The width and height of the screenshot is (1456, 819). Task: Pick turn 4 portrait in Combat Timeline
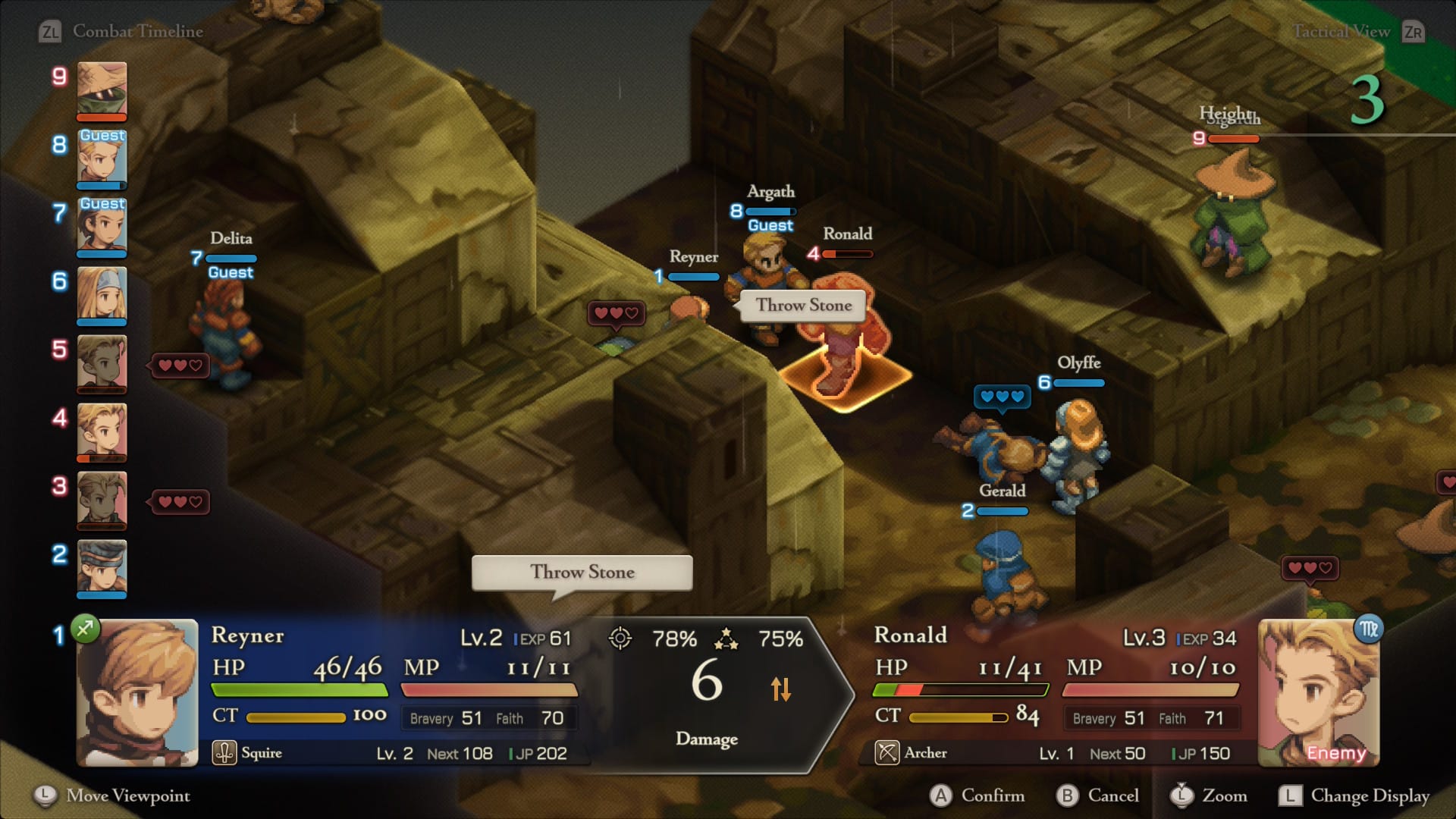click(x=102, y=431)
